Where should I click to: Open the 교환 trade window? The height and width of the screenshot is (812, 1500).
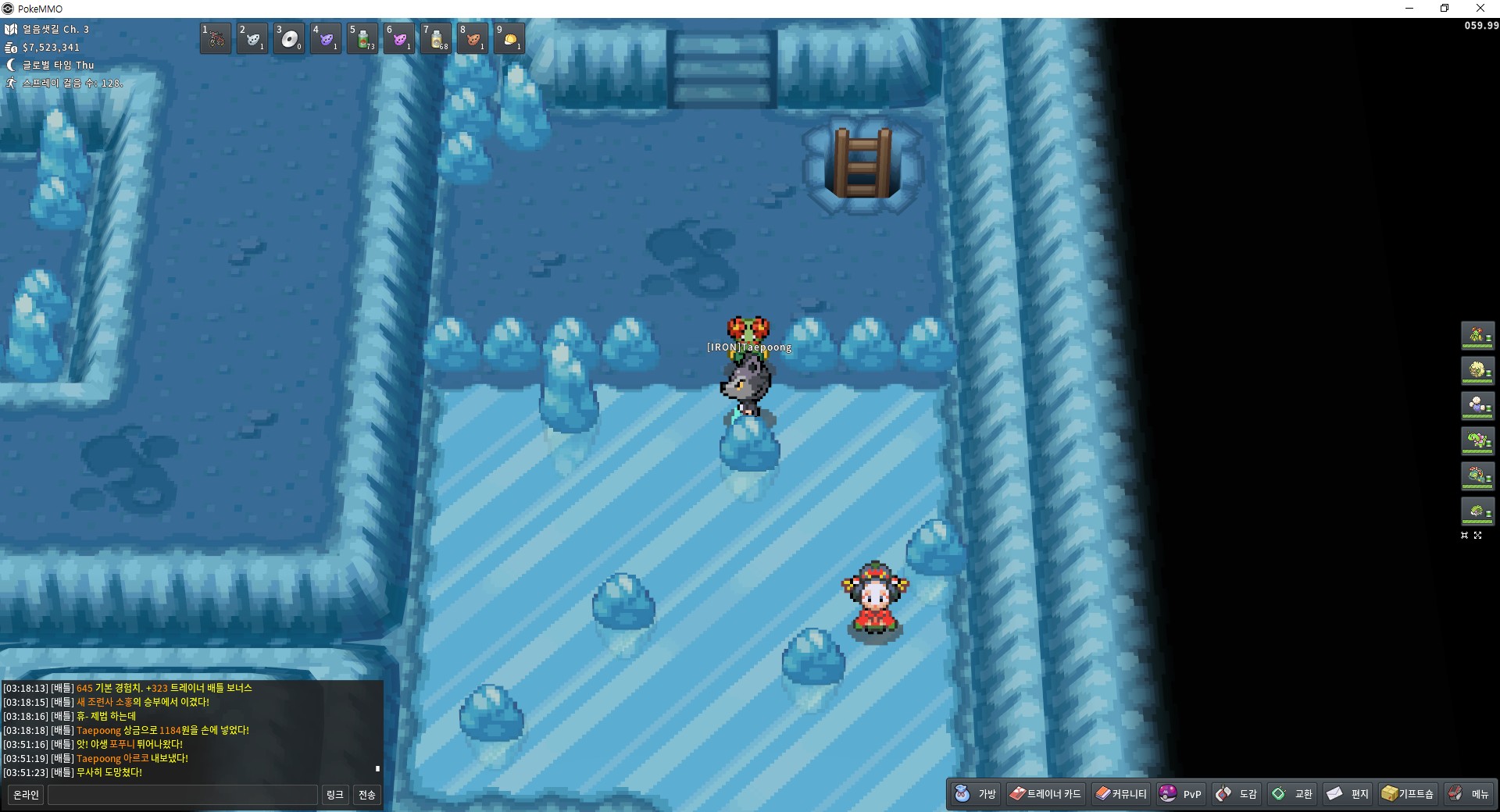coord(1292,794)
